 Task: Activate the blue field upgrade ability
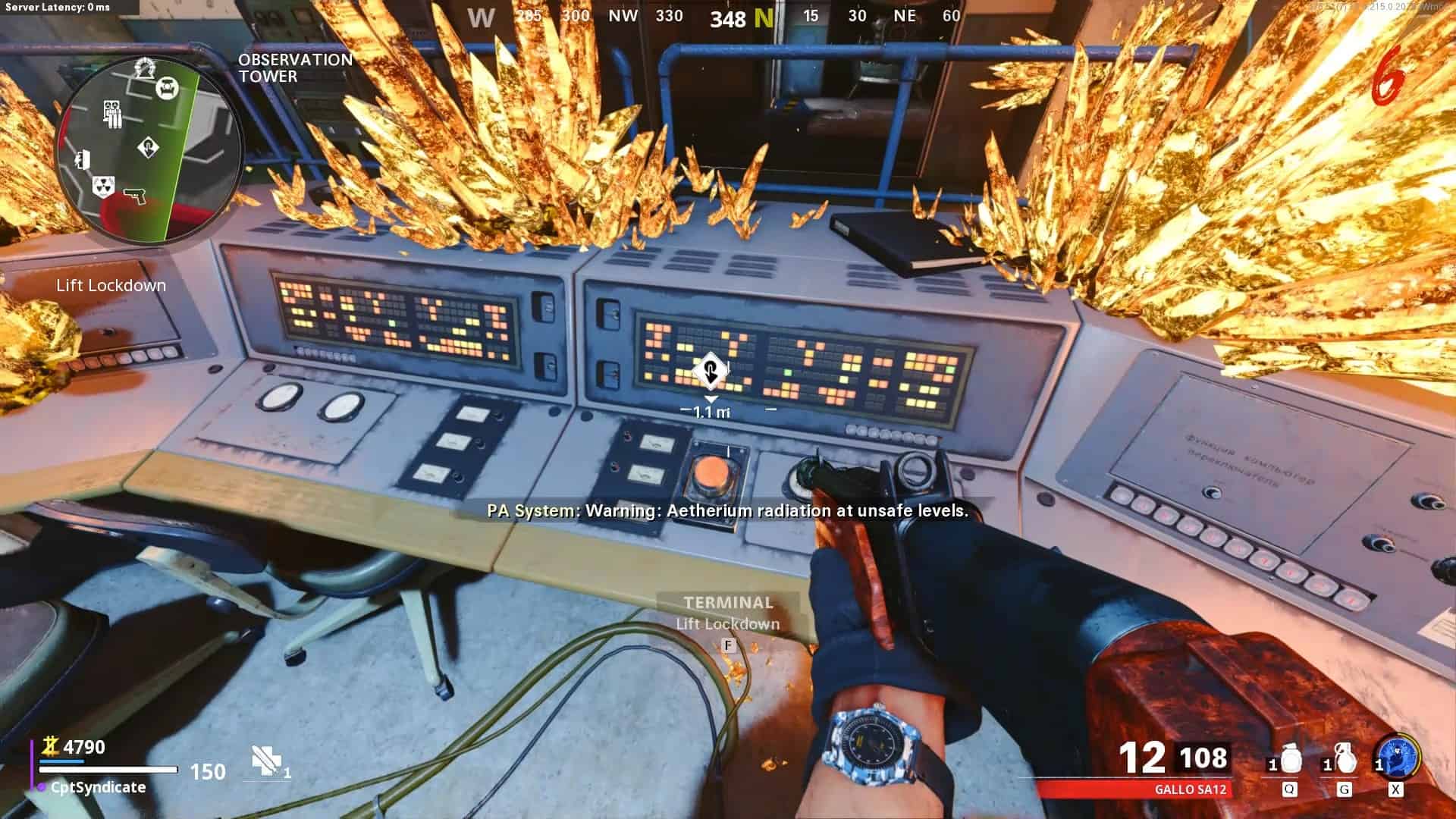1398,757
